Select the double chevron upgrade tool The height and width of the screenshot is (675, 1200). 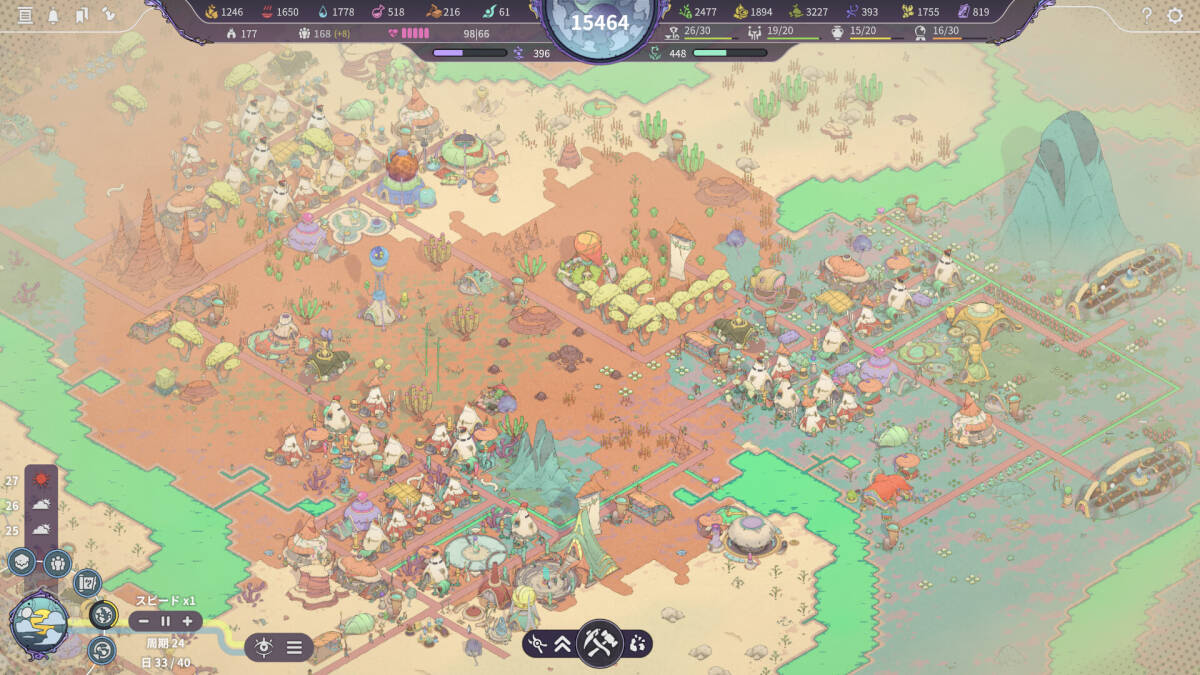pyautogui.click(x=563, y=645)
